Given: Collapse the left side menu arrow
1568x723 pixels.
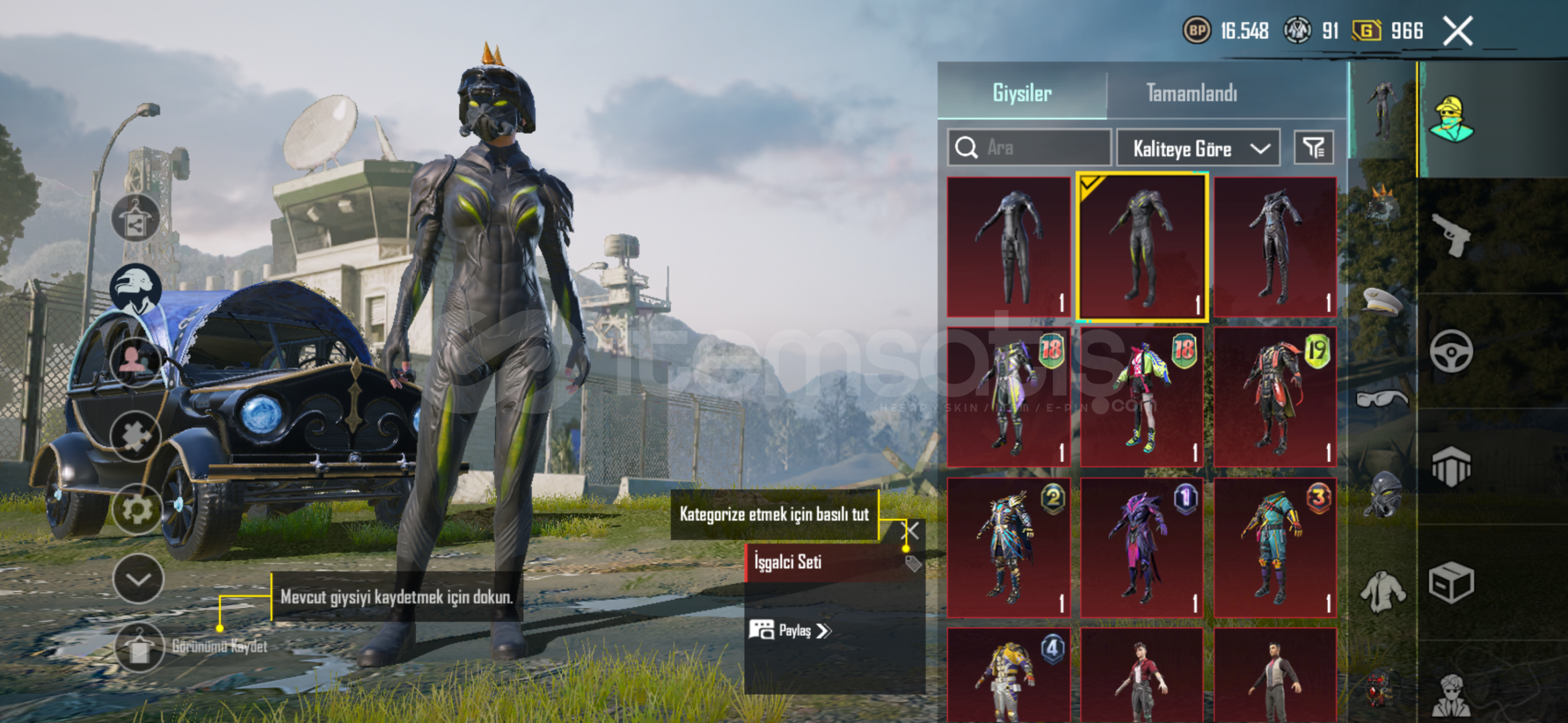Looking at the screenshot, I should point(139,579).
